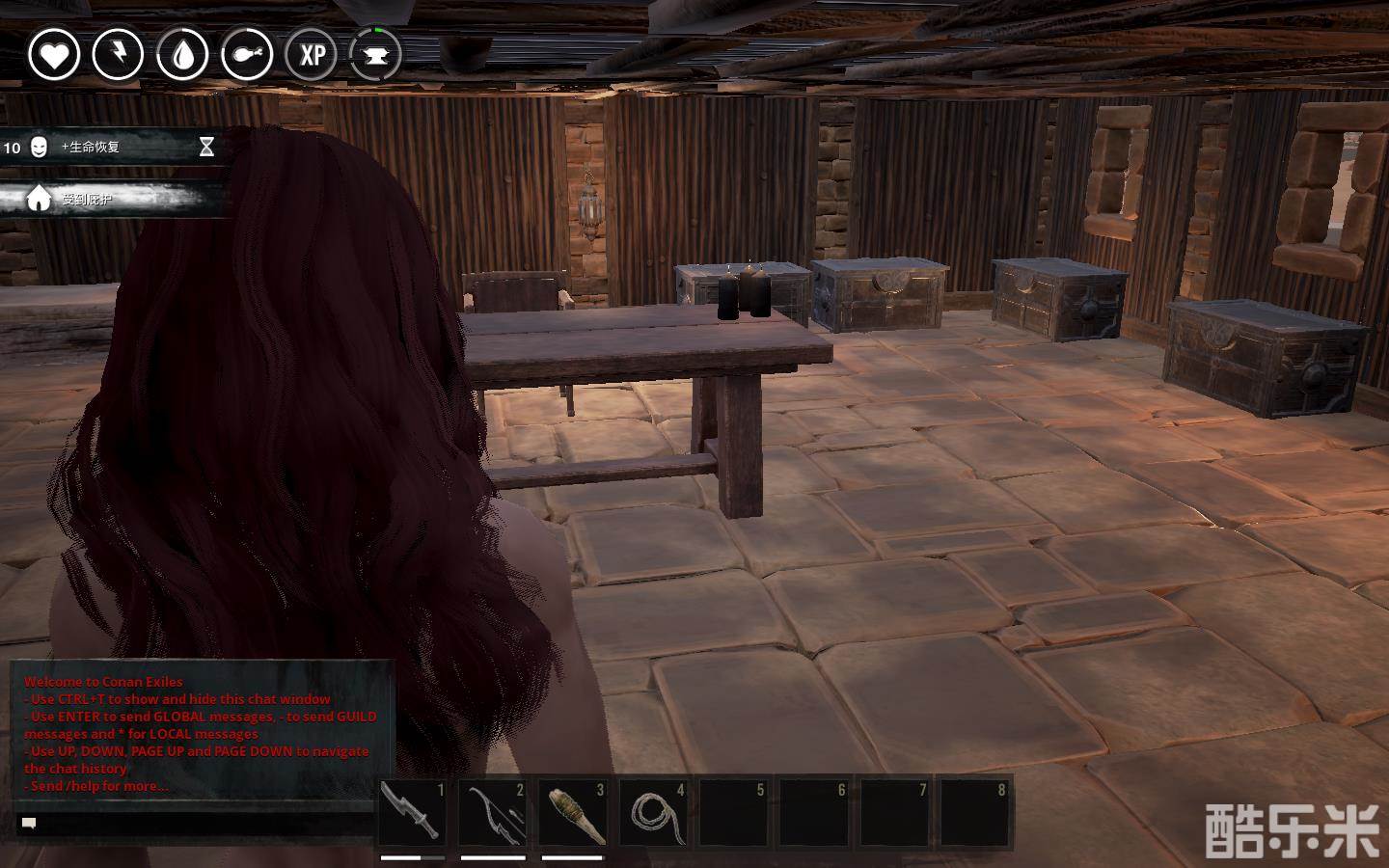Screen dimensions: 1389x868
Task: Click the water drop thirst icon
Action: pyautogui.click(x=182, y=54)
